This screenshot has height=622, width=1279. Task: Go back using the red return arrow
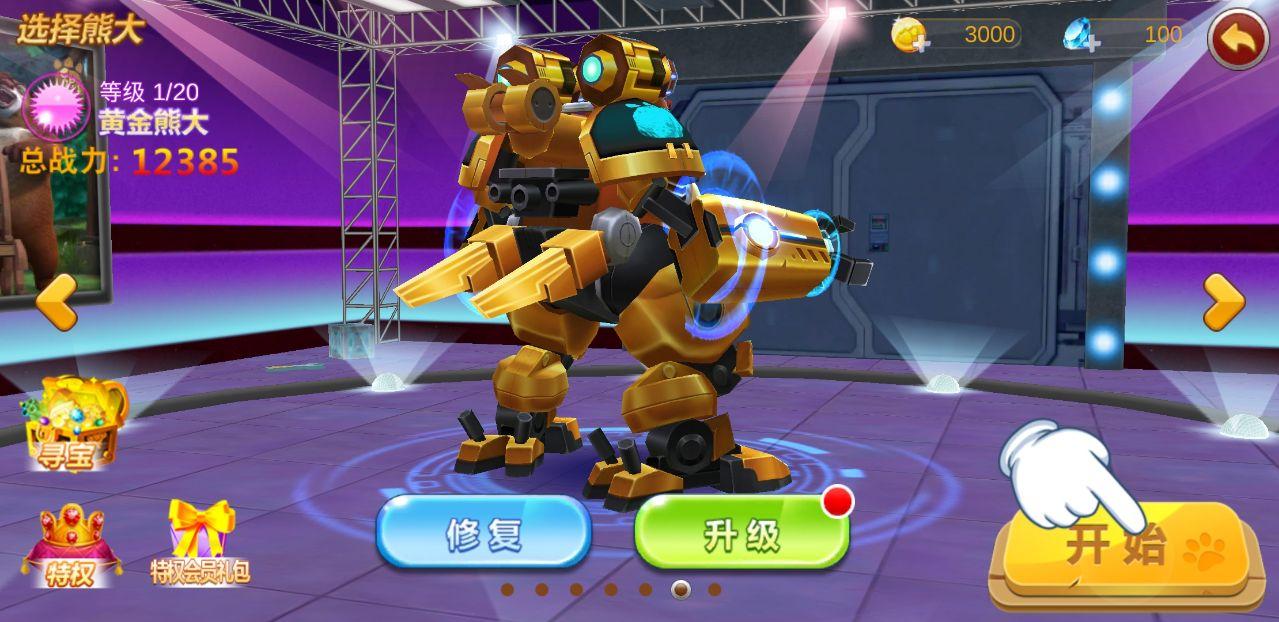tap(1237, 38)
